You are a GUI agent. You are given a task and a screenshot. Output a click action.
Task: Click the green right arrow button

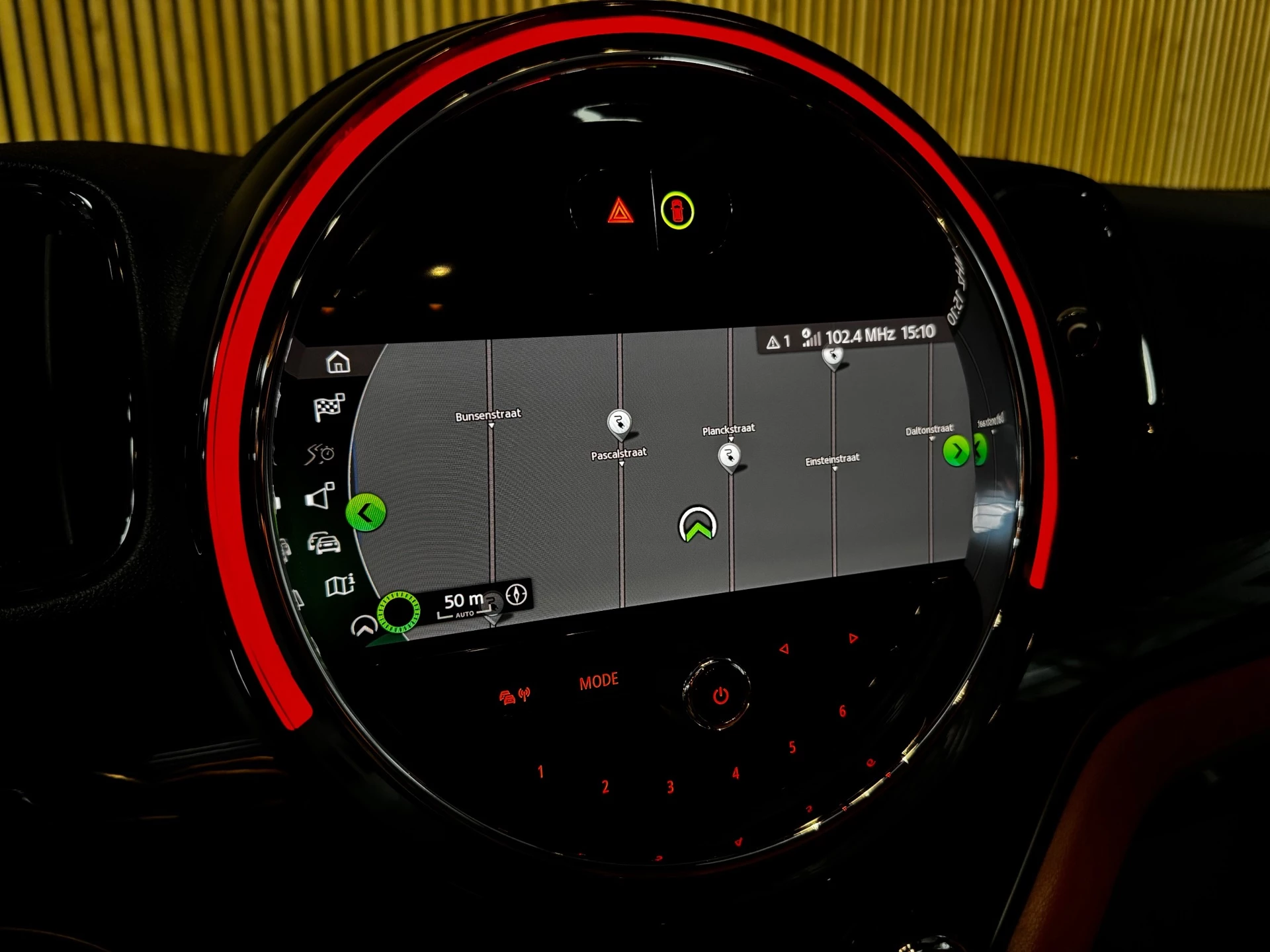(x=956, y=452)
